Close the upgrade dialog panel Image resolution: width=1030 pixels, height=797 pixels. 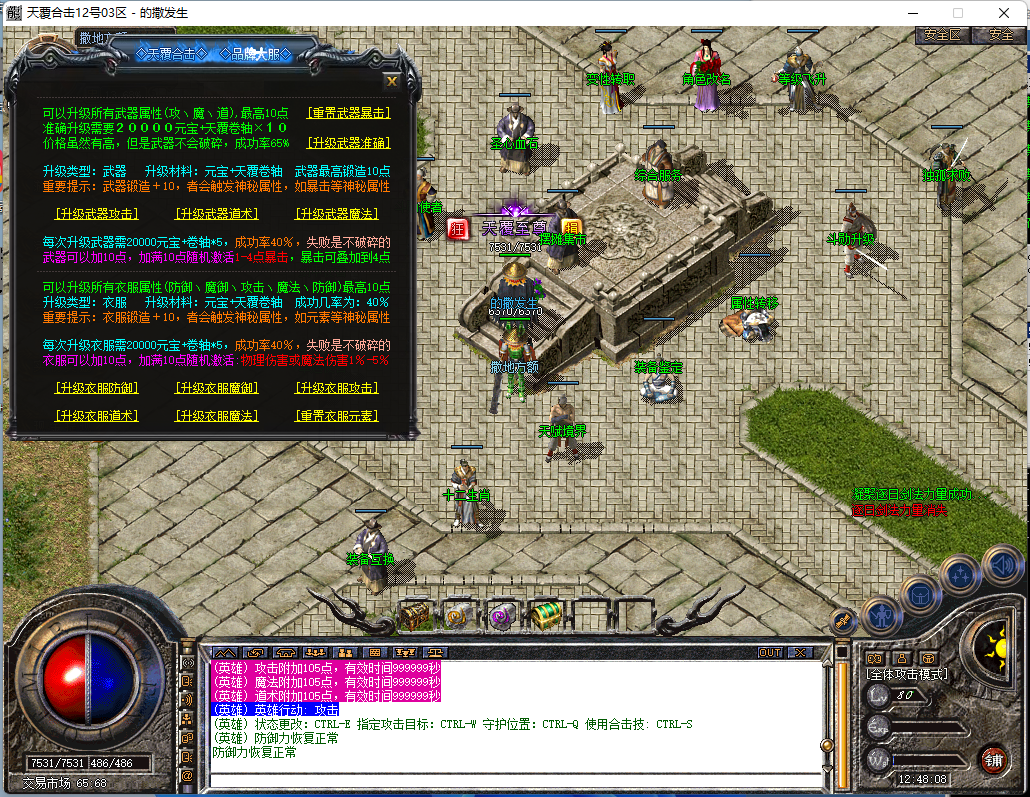(x=392, y=81)
